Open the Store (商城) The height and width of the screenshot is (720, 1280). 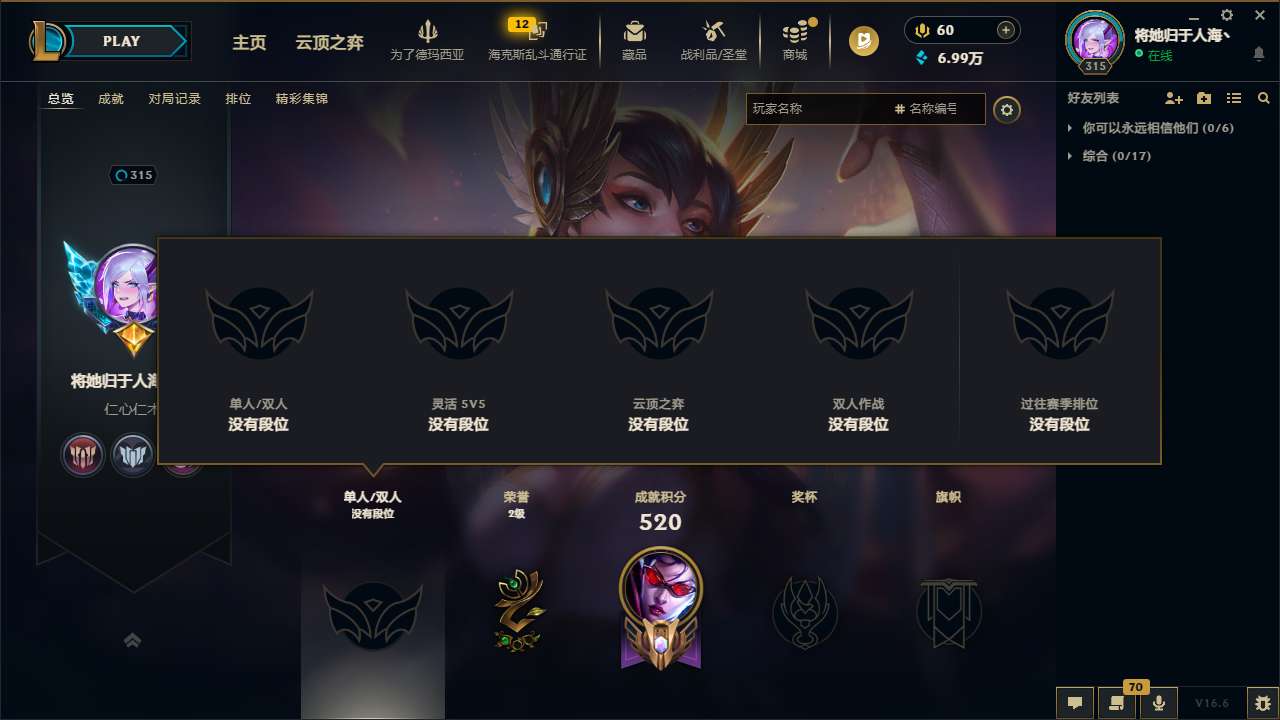[795, 40]
